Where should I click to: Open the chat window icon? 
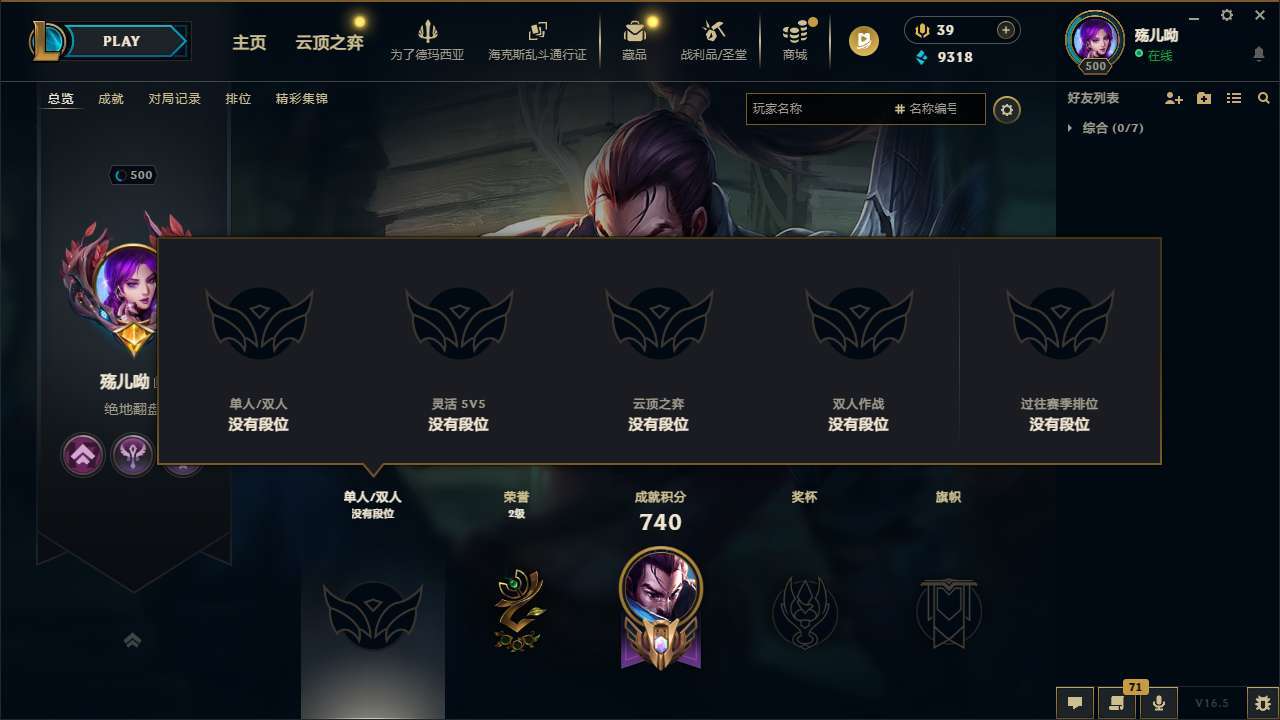(x=1075, y=703)
